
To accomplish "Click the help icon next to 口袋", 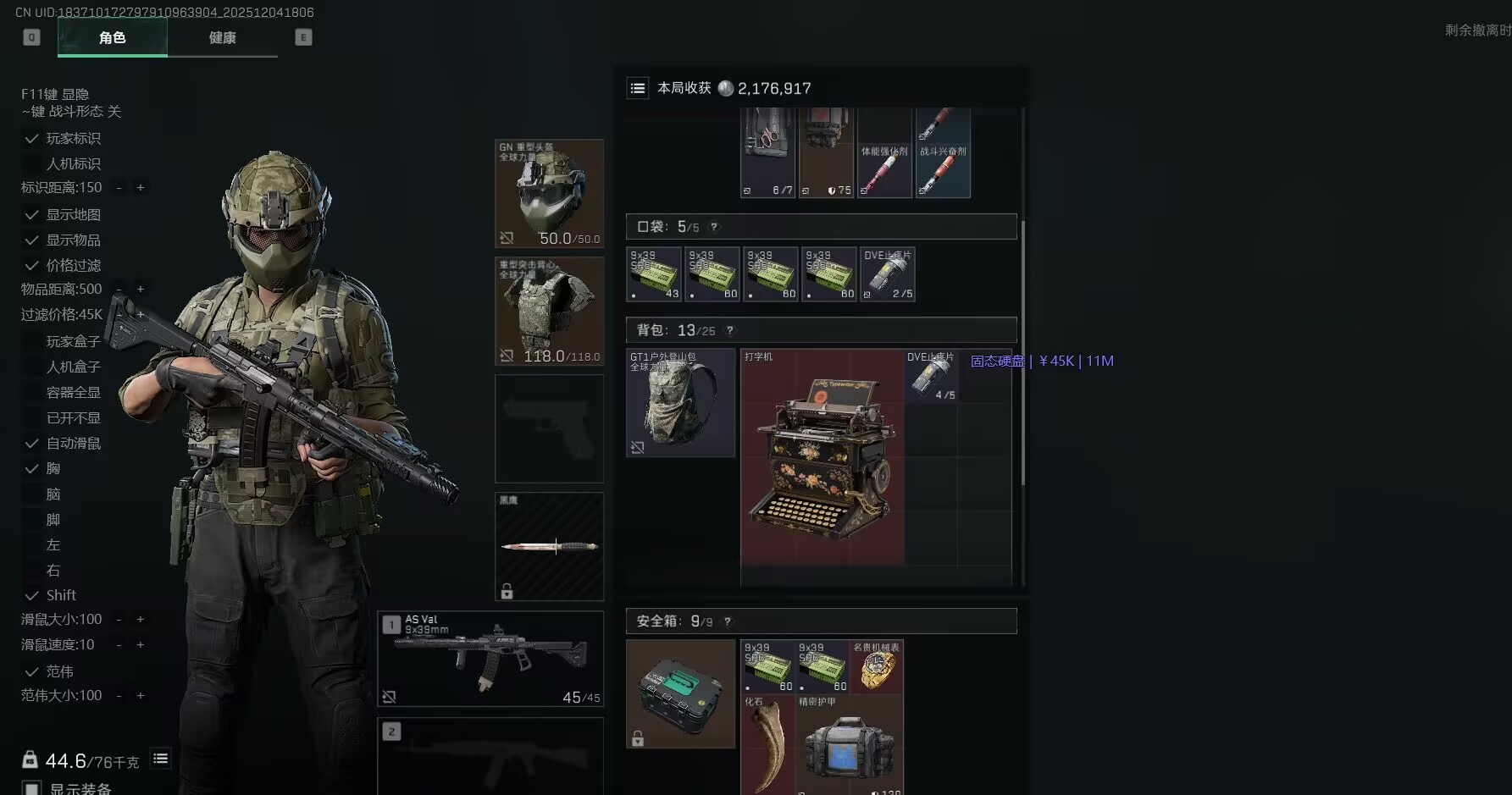I will [x=714, y=227].
